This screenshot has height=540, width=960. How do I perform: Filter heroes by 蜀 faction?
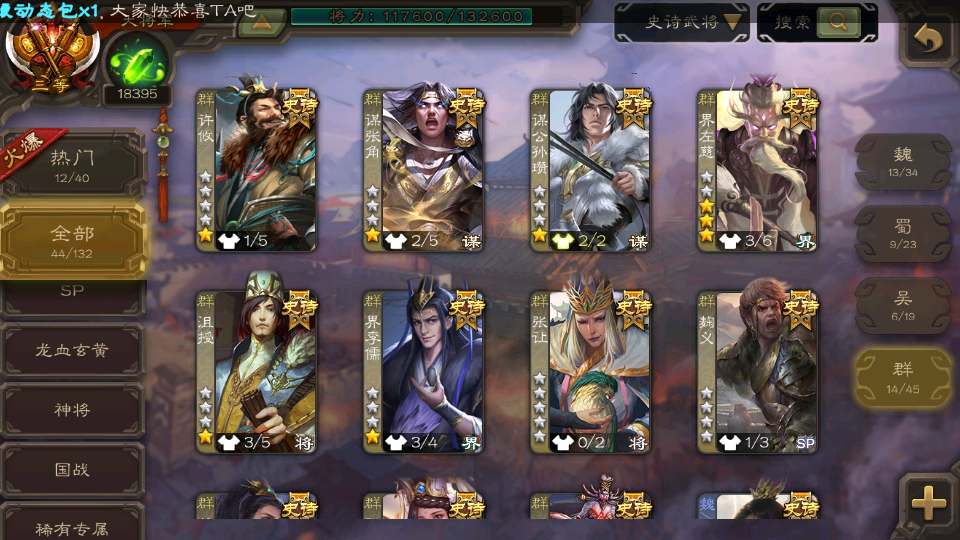pos(903,234)
